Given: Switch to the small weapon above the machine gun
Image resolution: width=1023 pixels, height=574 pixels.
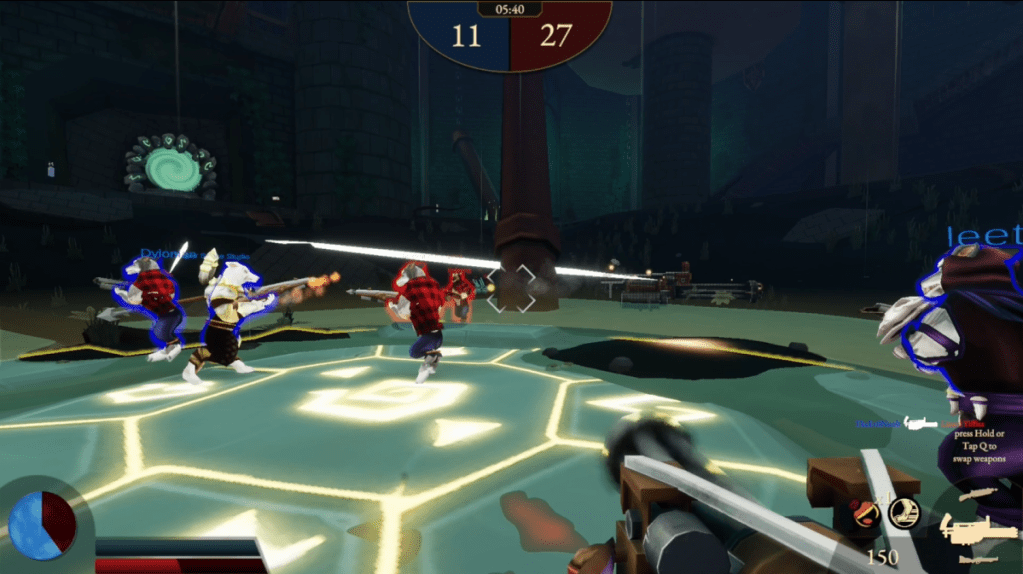Looking at the screenshot, I should pos(977,495).
